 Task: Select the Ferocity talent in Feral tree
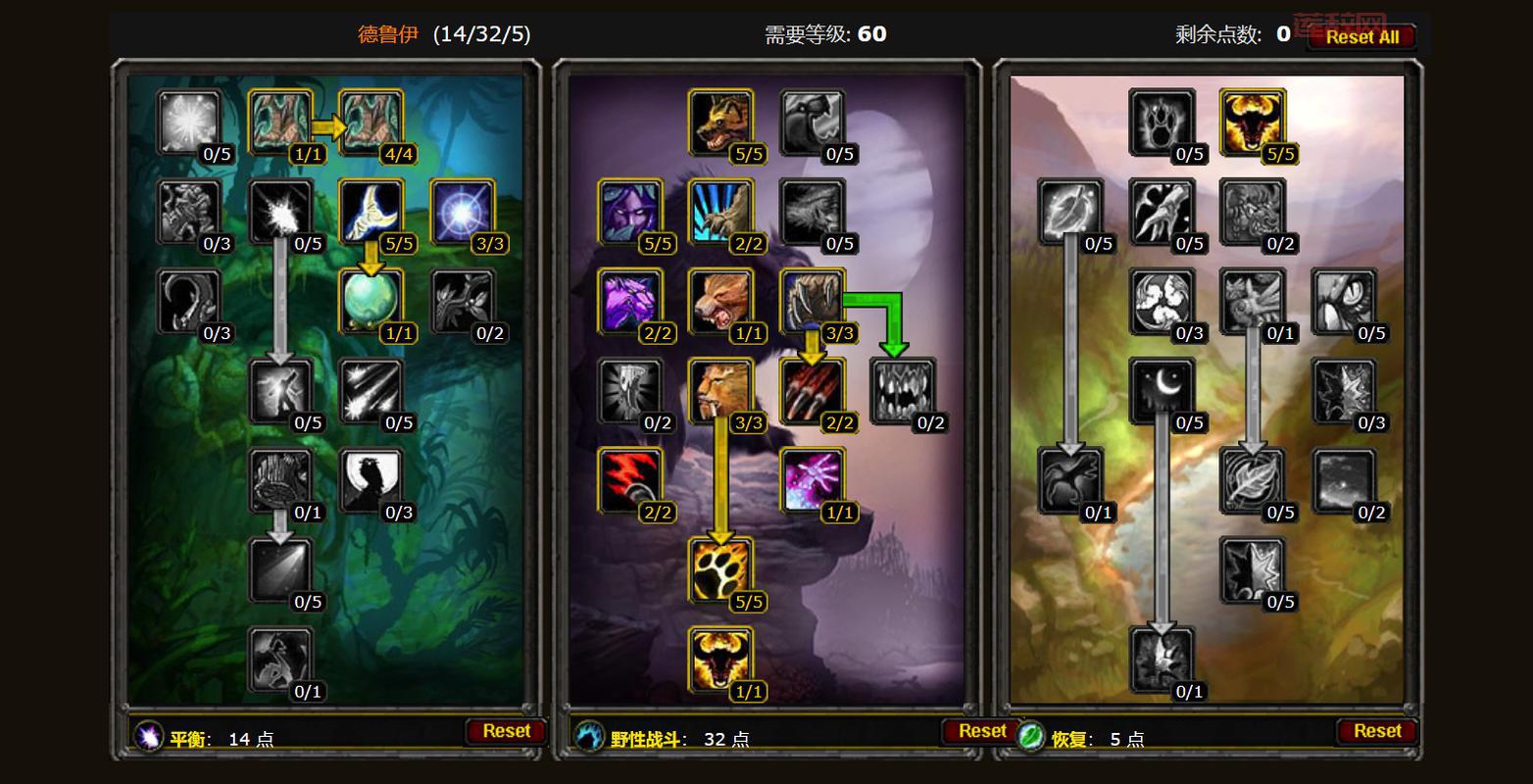pyautogui.click(x=719, y=121)
